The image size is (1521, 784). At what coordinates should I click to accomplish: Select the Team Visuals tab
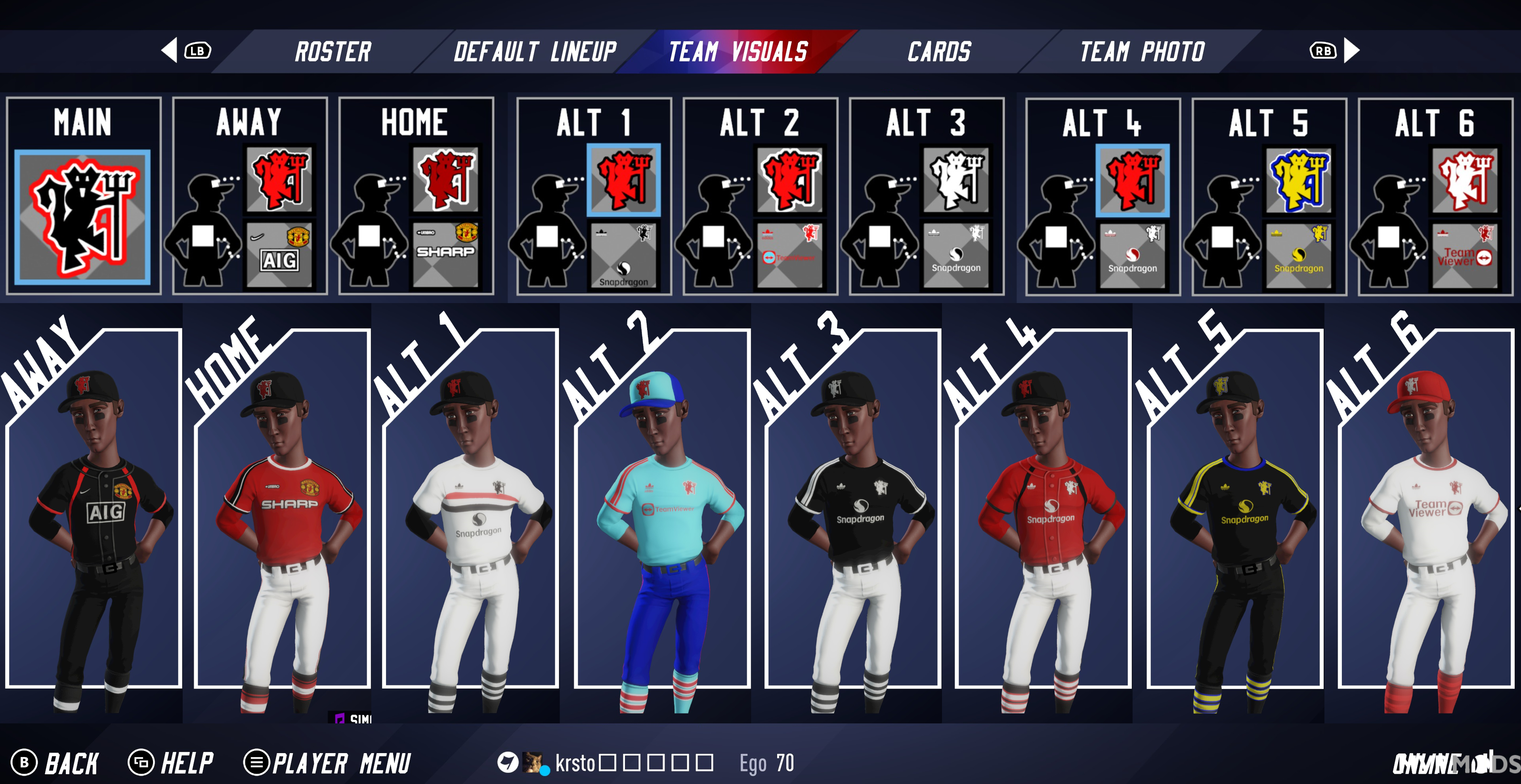coord(738,52)
